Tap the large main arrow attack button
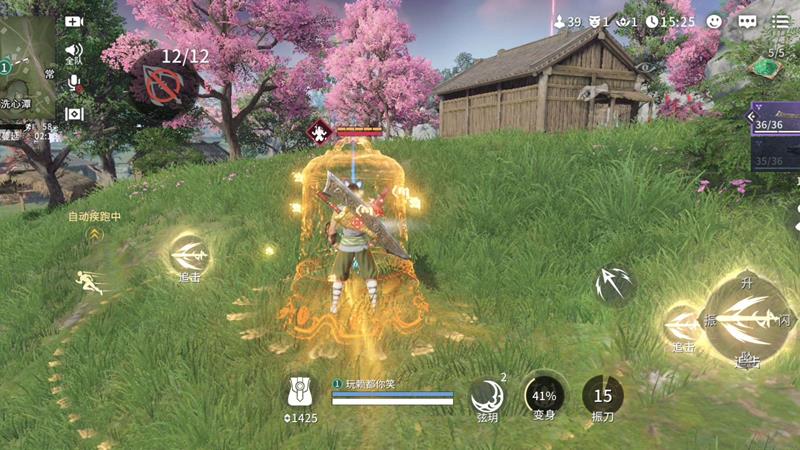Viewport: 800px width, 450px height. [747, 318]
